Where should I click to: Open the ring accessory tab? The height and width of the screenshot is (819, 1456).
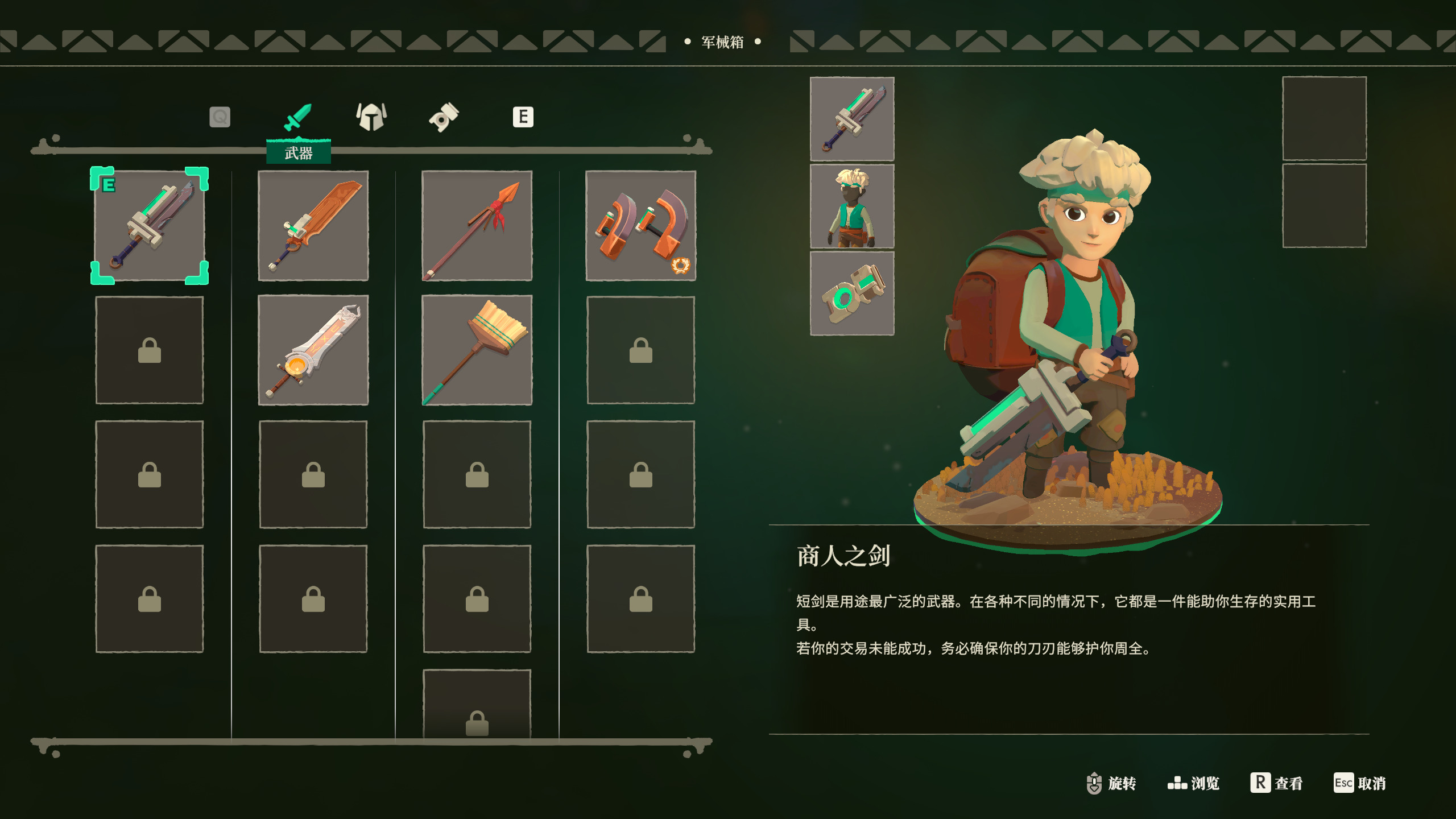(444, 117)
